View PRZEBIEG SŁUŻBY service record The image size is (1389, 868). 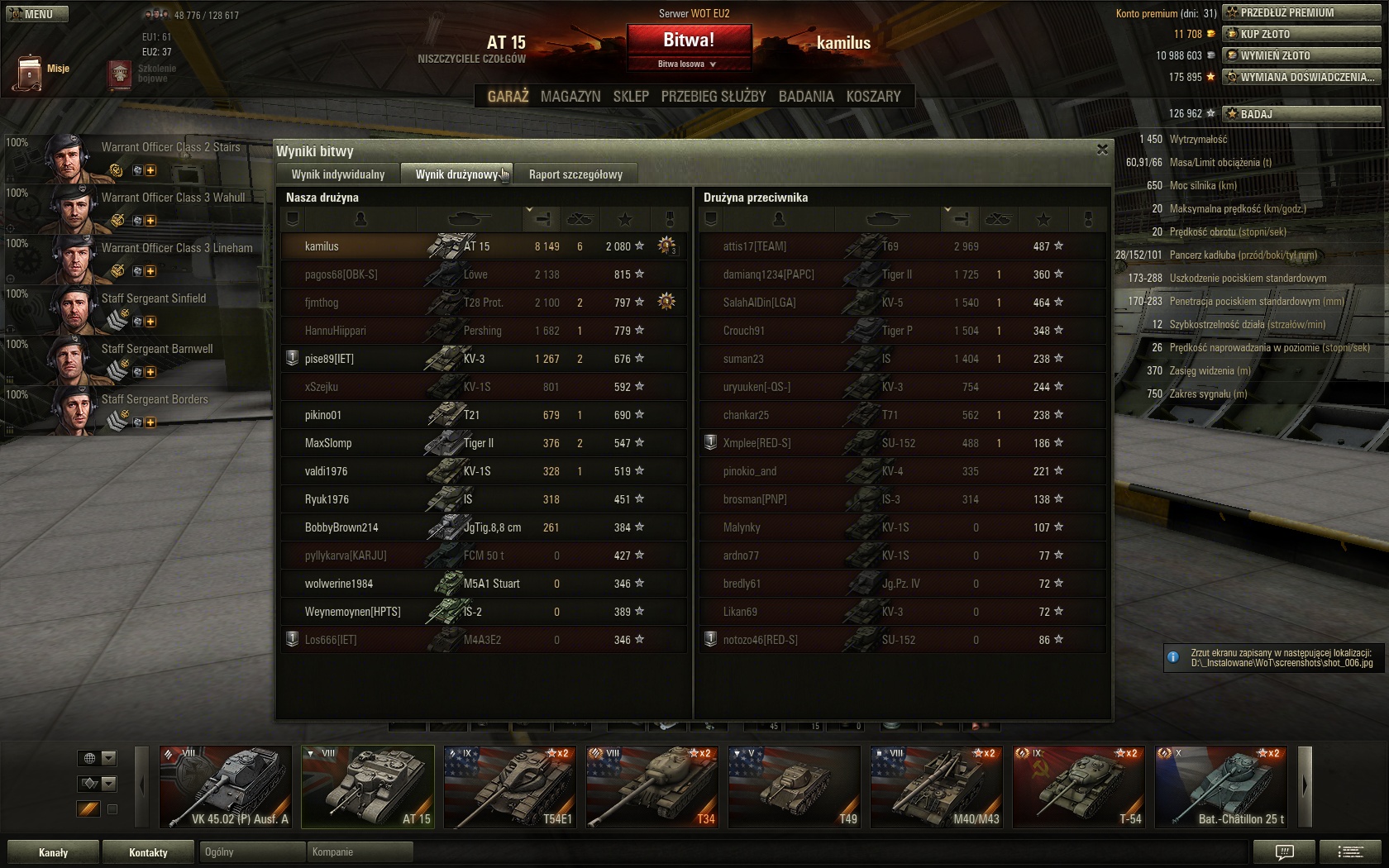714,97
